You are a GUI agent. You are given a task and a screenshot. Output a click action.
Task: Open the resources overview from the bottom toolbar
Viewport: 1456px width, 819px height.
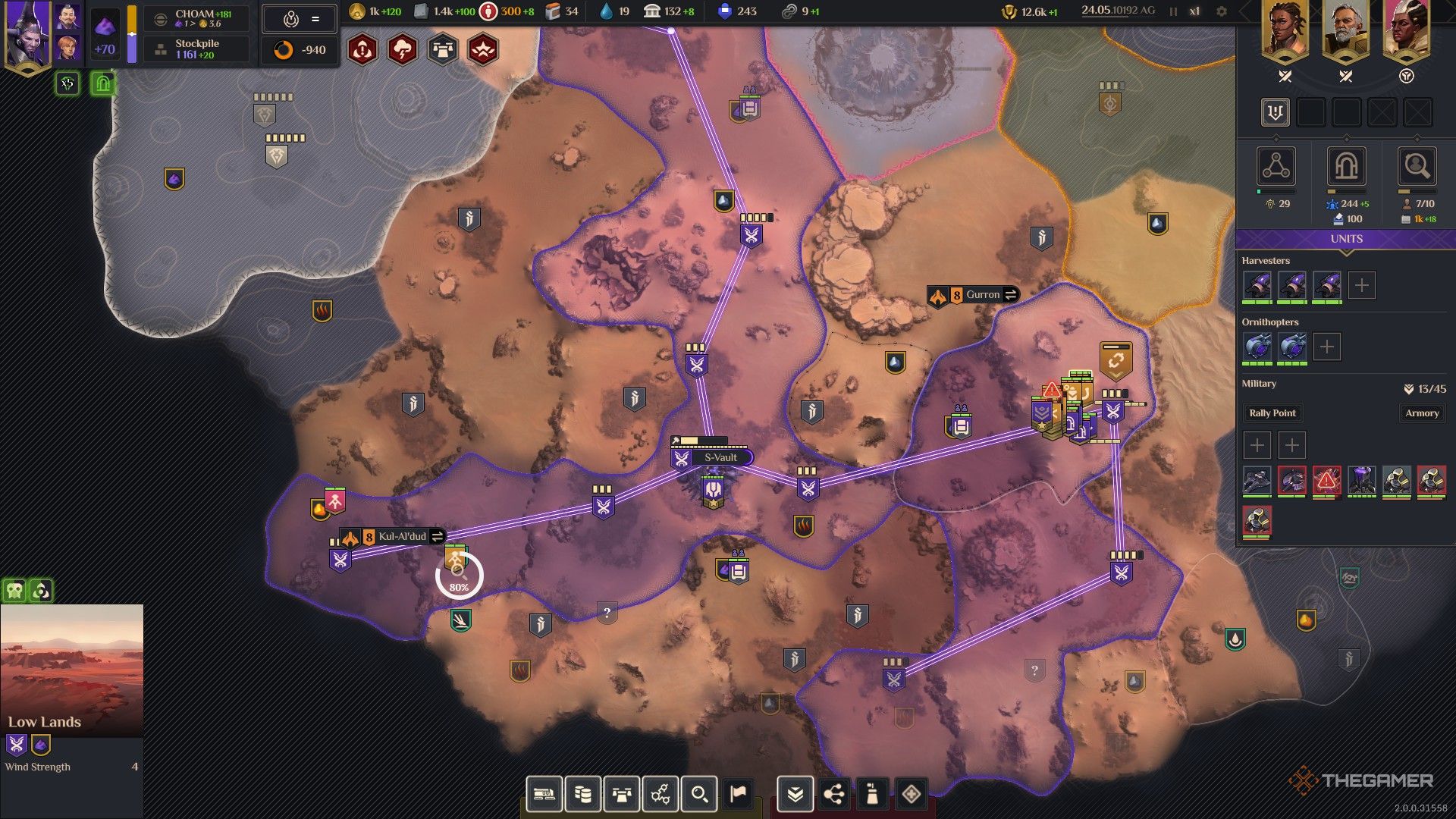click(584, 794)
